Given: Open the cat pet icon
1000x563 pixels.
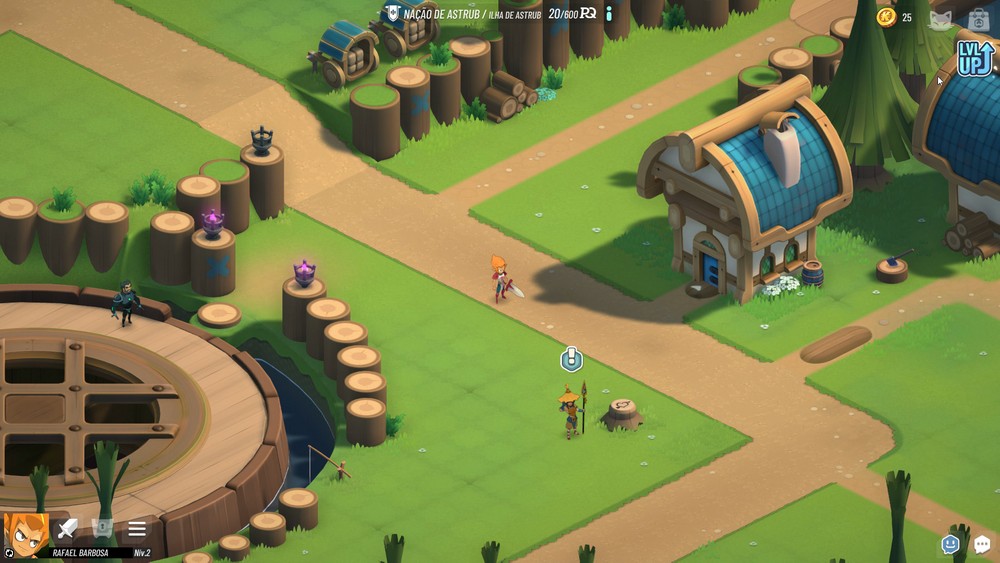Looking at the screenshot, I should 941,19.
